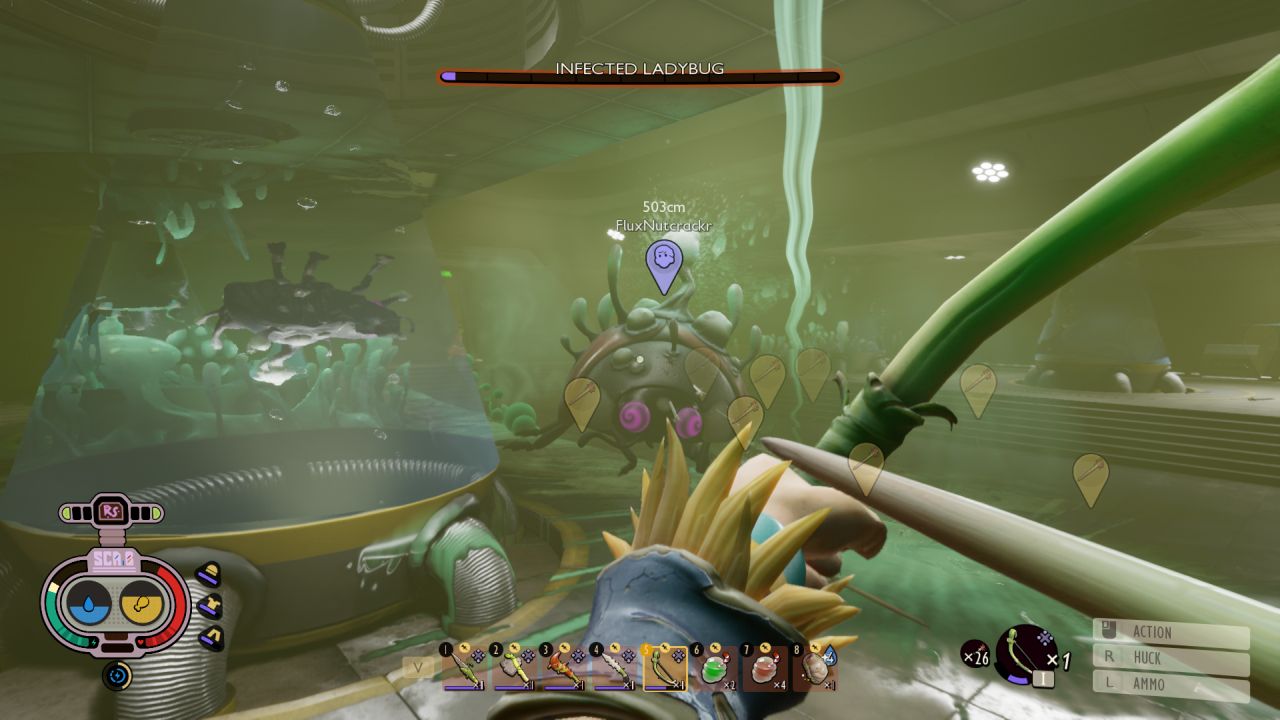Viewport: 1280px width, 720px height.
Task: Click the highlighted bow in hotbar slot 5
Action: point(664,667)
